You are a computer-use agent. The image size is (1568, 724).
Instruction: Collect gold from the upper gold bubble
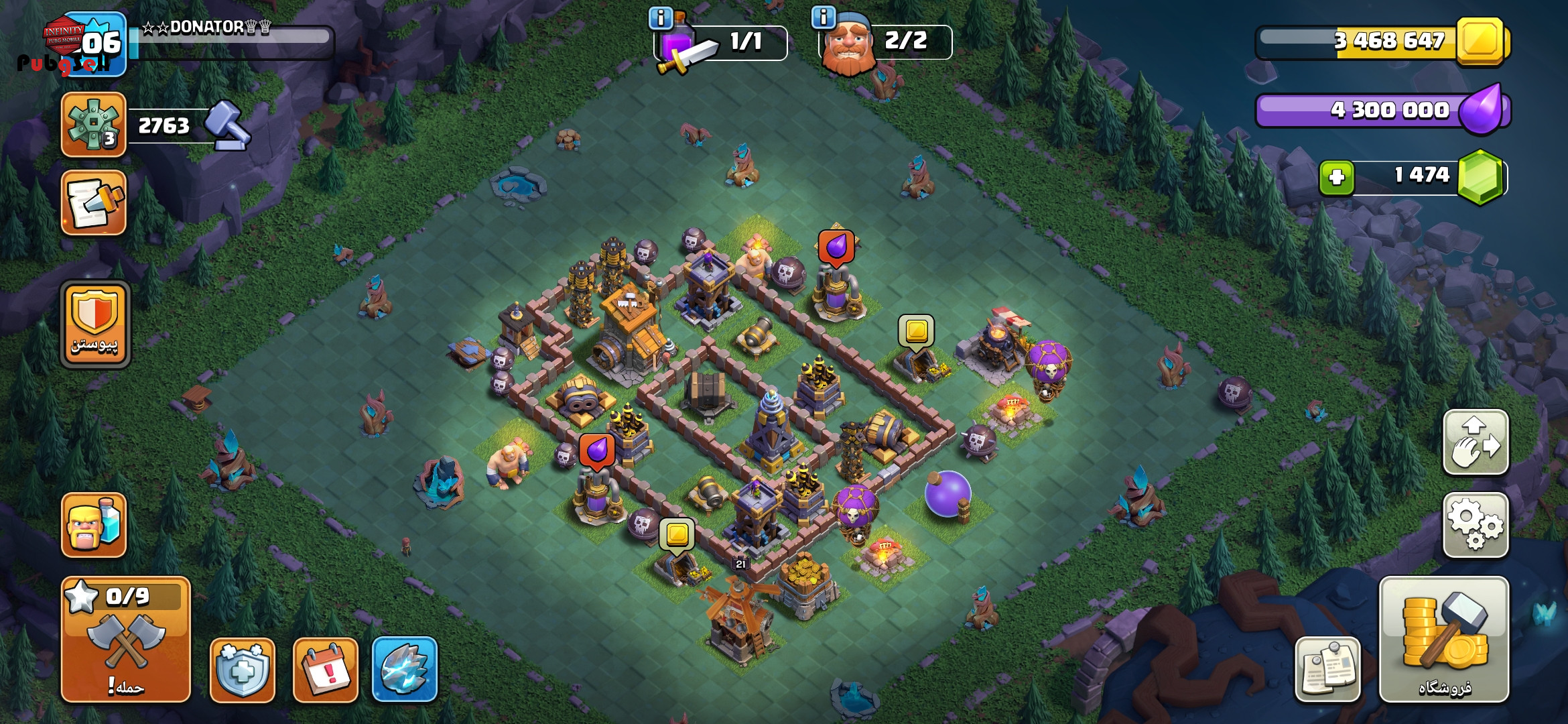[x=916, y=330]
